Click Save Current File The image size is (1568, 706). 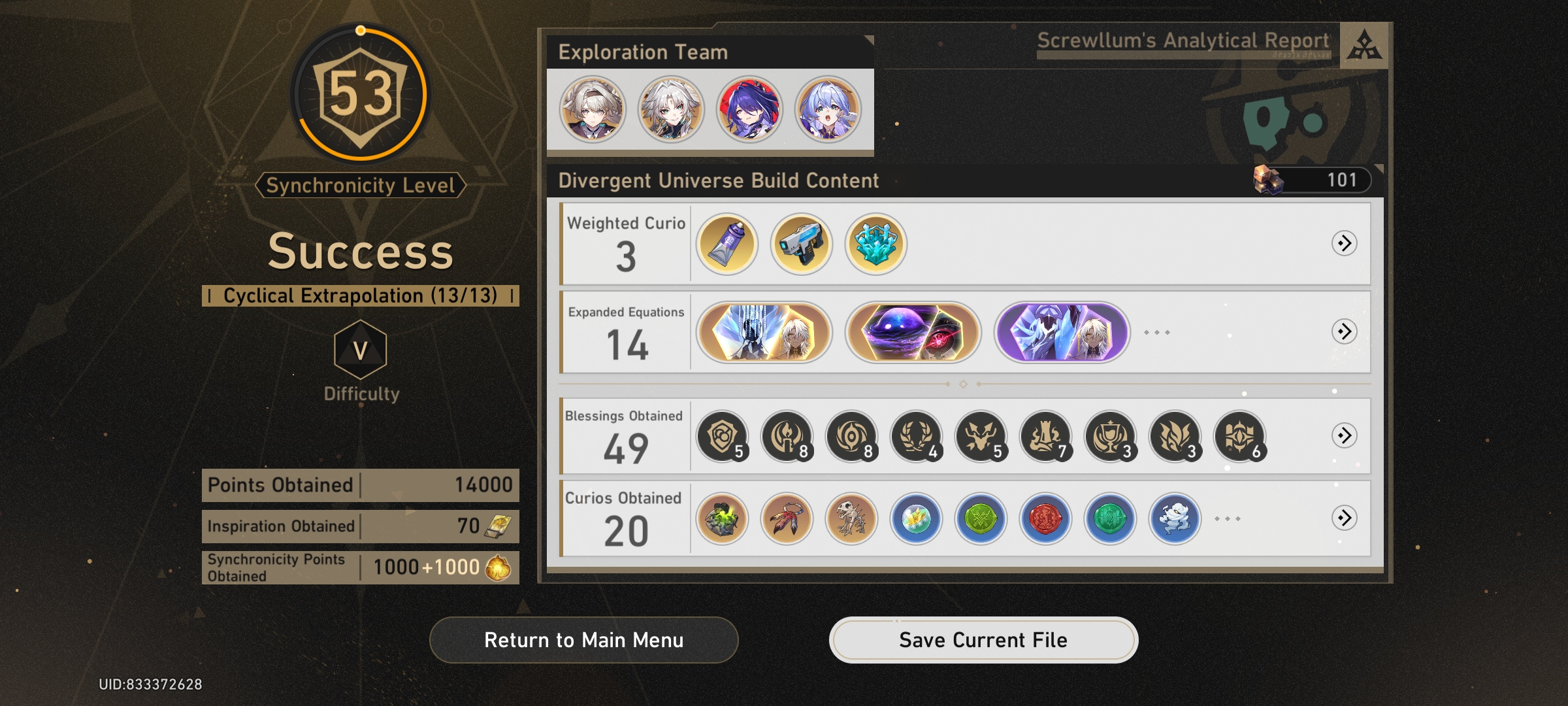click(983, 640)
